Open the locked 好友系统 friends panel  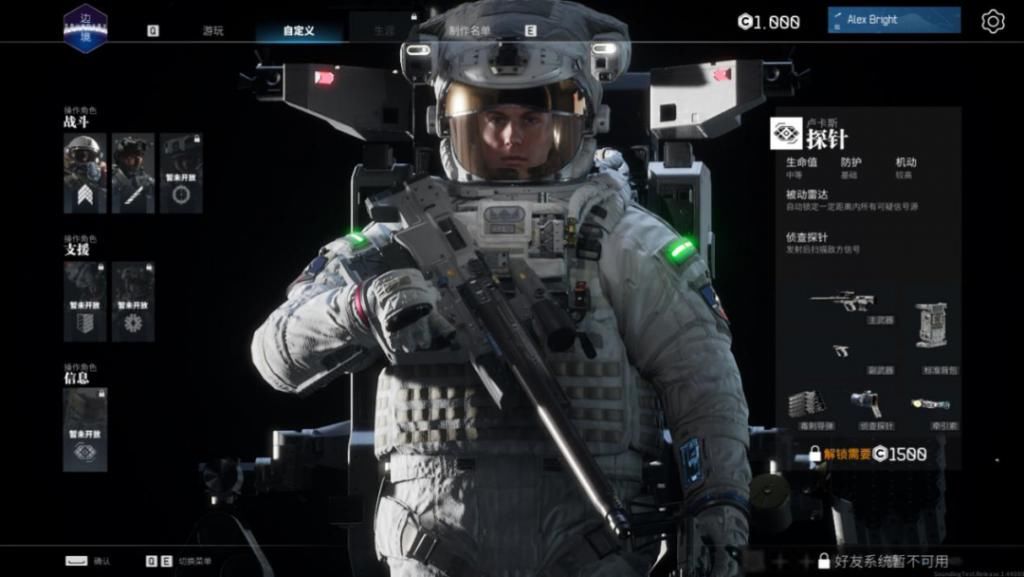[882, 561]
